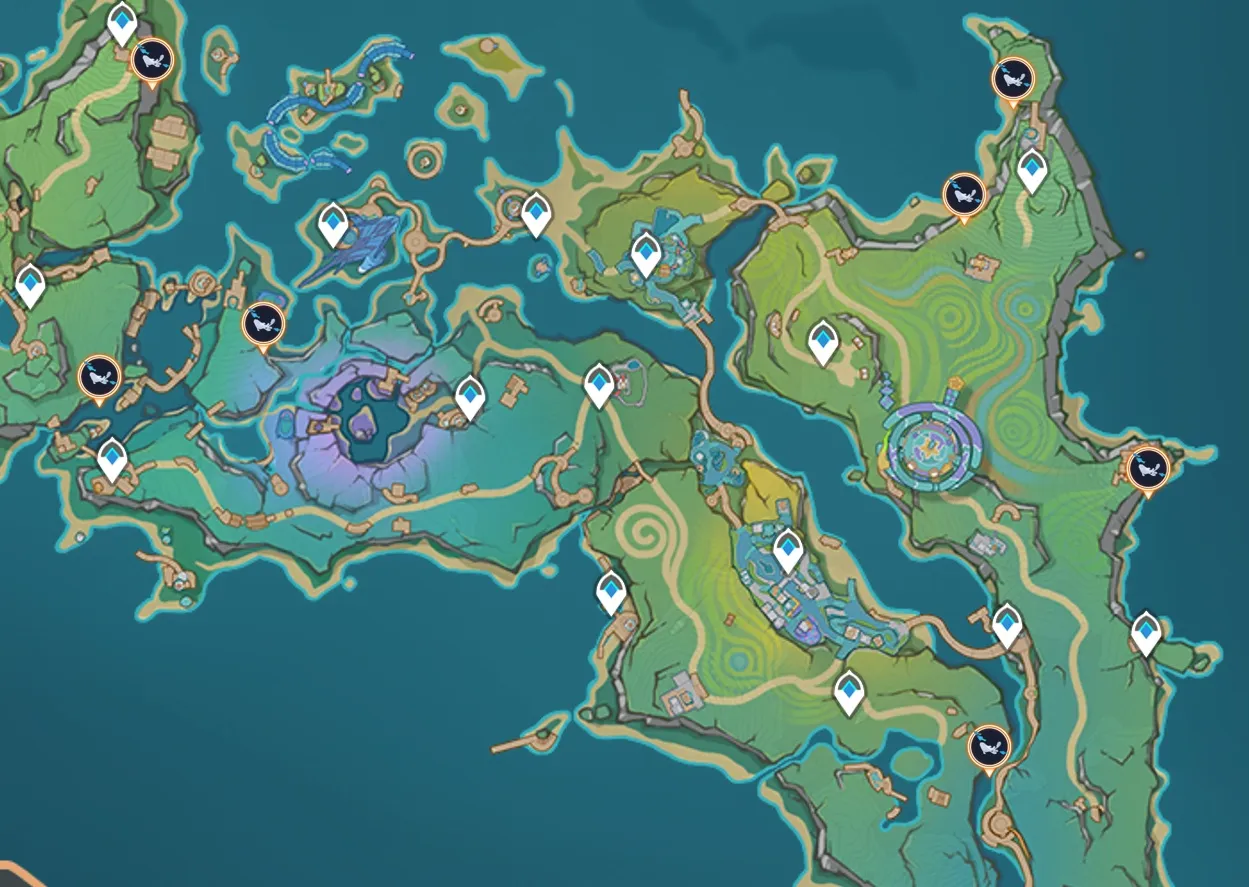1249x887 pixels.
Task: Click the teleport waypoint beside the small red-roofed compound
Action: point(599,384)
